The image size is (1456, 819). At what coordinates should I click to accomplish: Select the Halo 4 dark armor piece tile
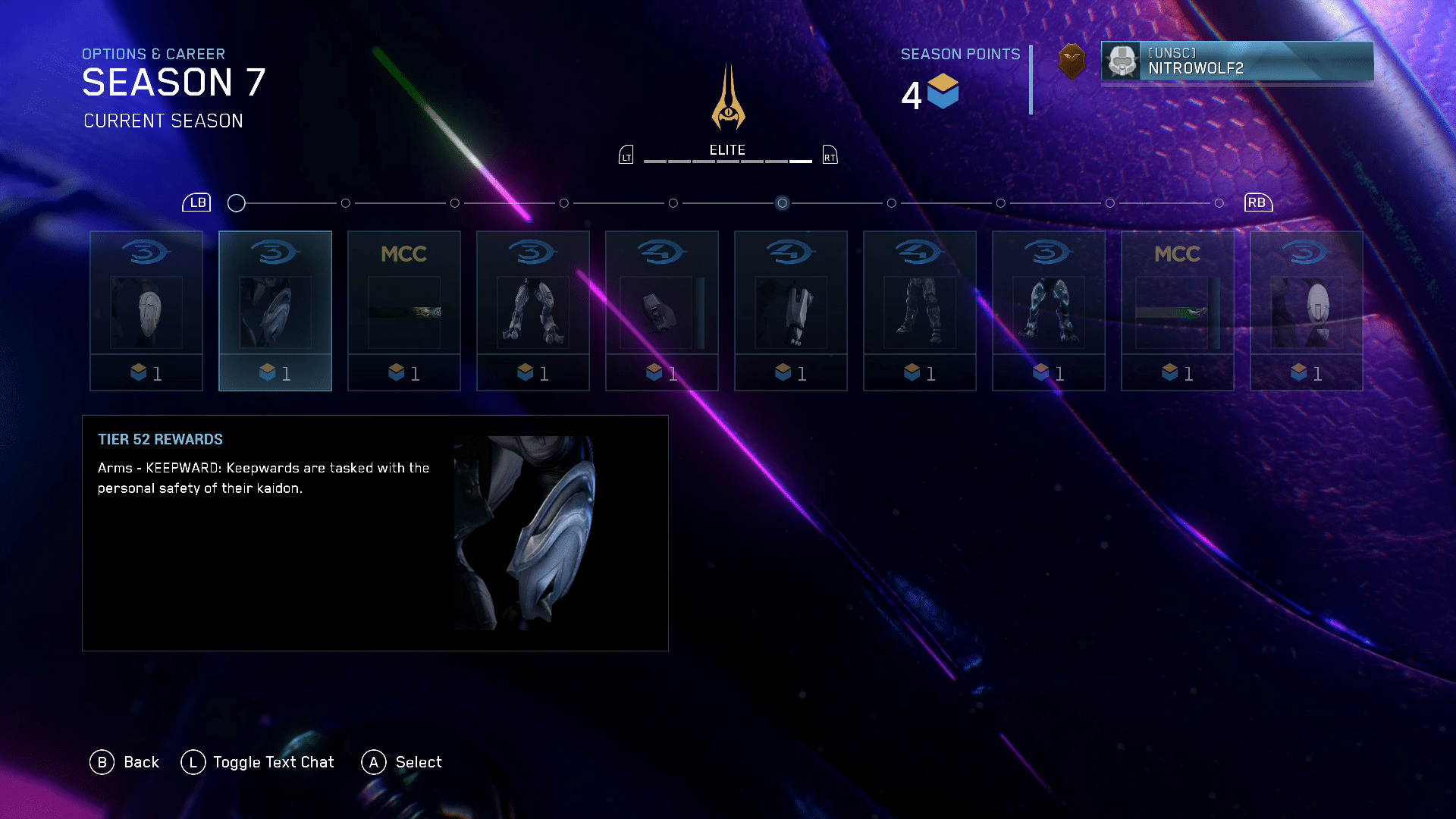(x=662, y=311)
